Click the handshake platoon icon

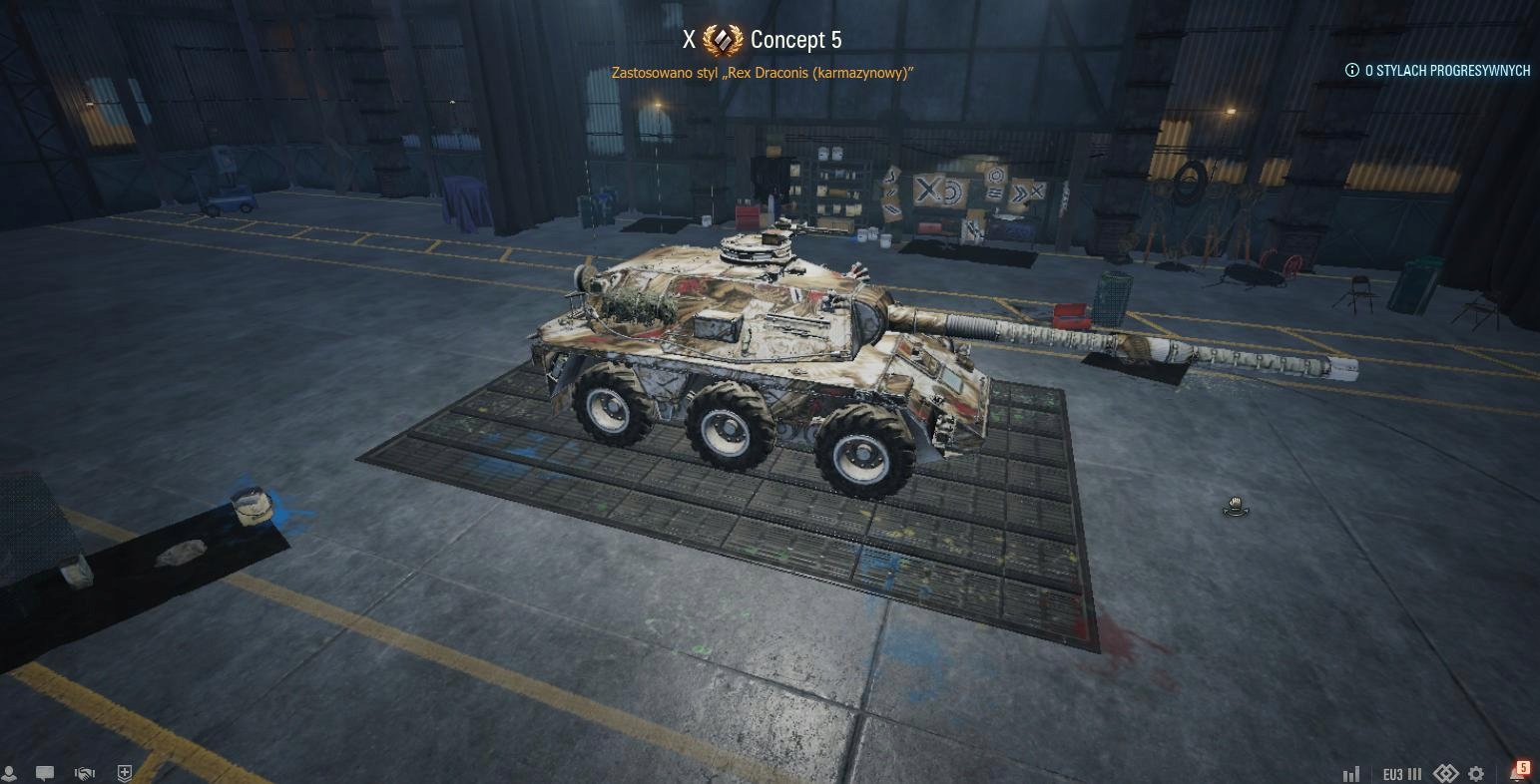(85, 773)
